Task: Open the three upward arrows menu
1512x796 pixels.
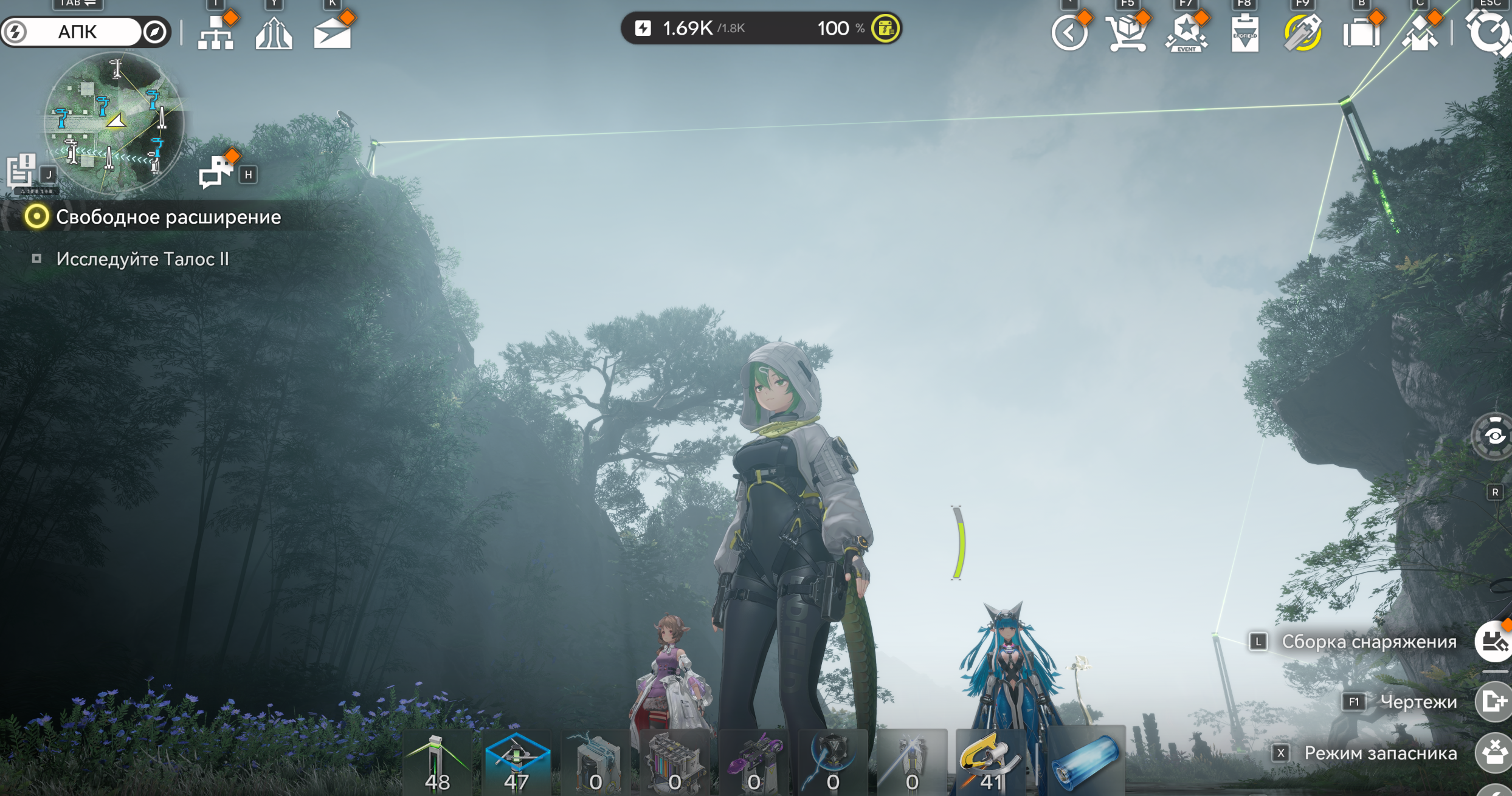Action: [x=274, y=34]
